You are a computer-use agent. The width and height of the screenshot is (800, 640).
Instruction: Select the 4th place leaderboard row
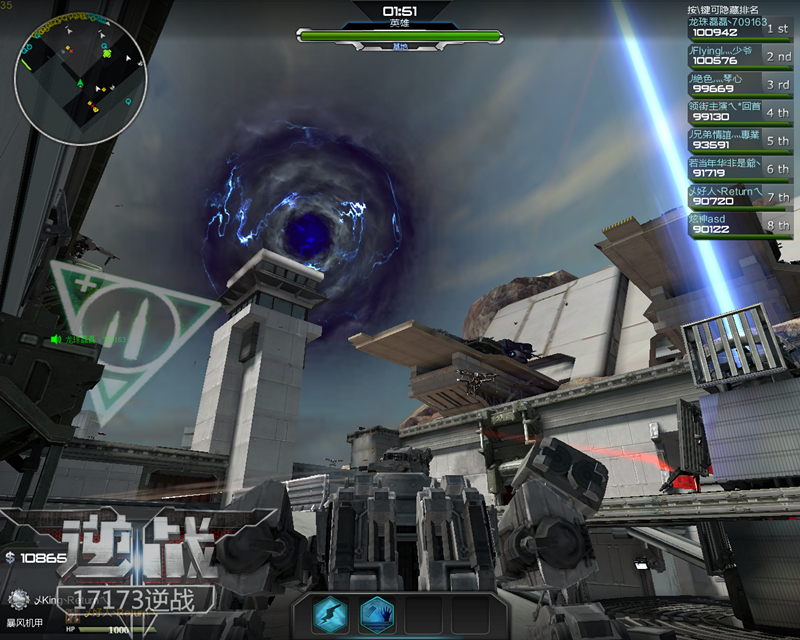point(740,112)
